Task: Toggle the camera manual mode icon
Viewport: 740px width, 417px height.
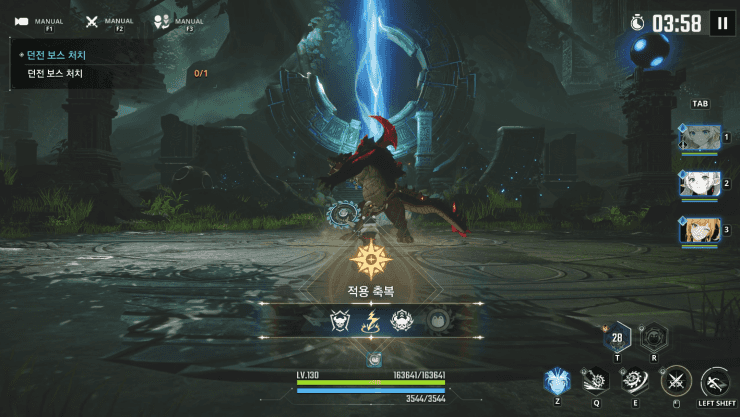Action: coord(22,21)
